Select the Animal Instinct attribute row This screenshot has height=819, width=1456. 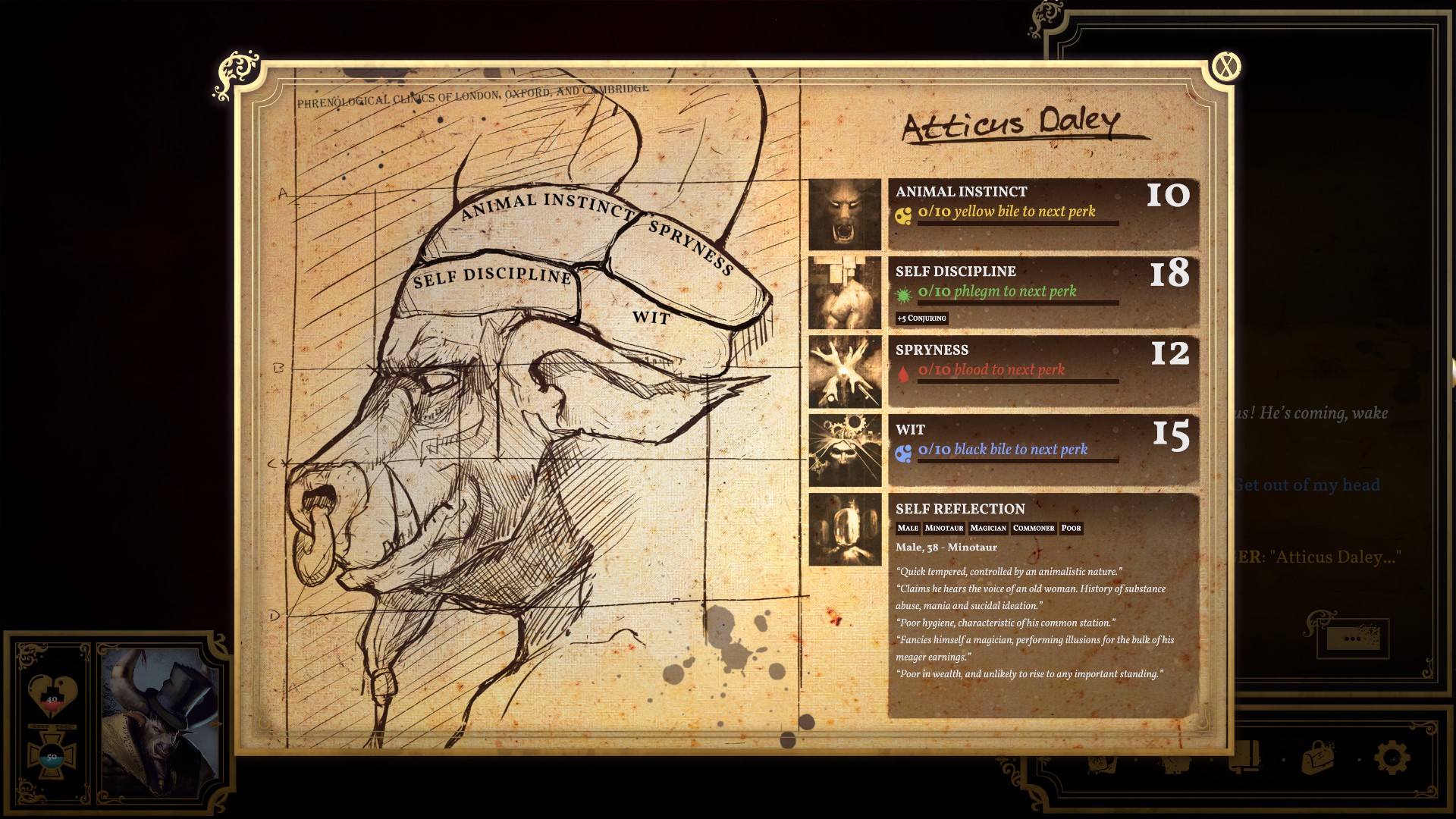click(x=1043, y=215)
